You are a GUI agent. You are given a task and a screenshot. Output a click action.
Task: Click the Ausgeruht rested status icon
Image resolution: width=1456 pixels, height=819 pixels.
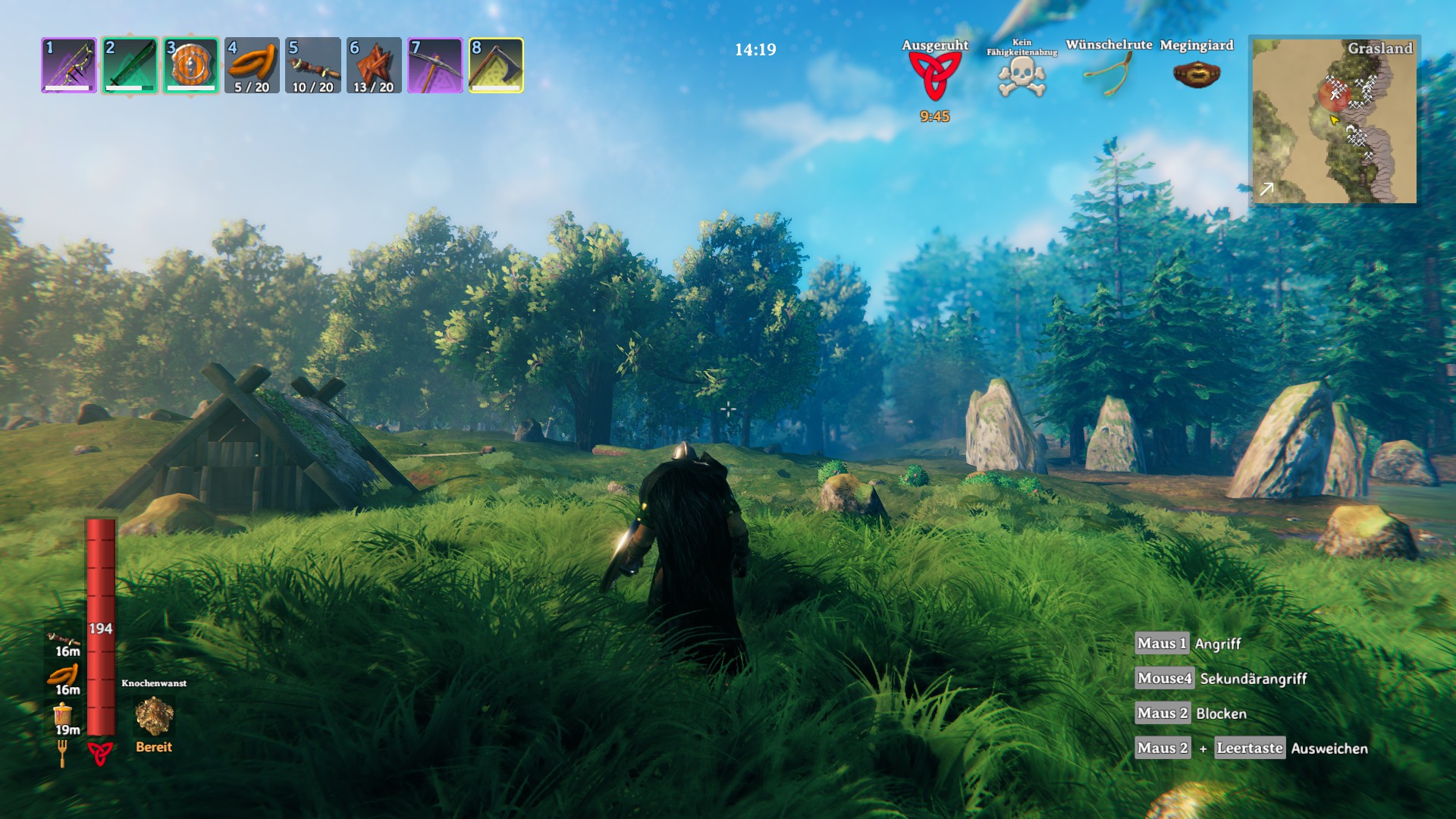[934, 76]
